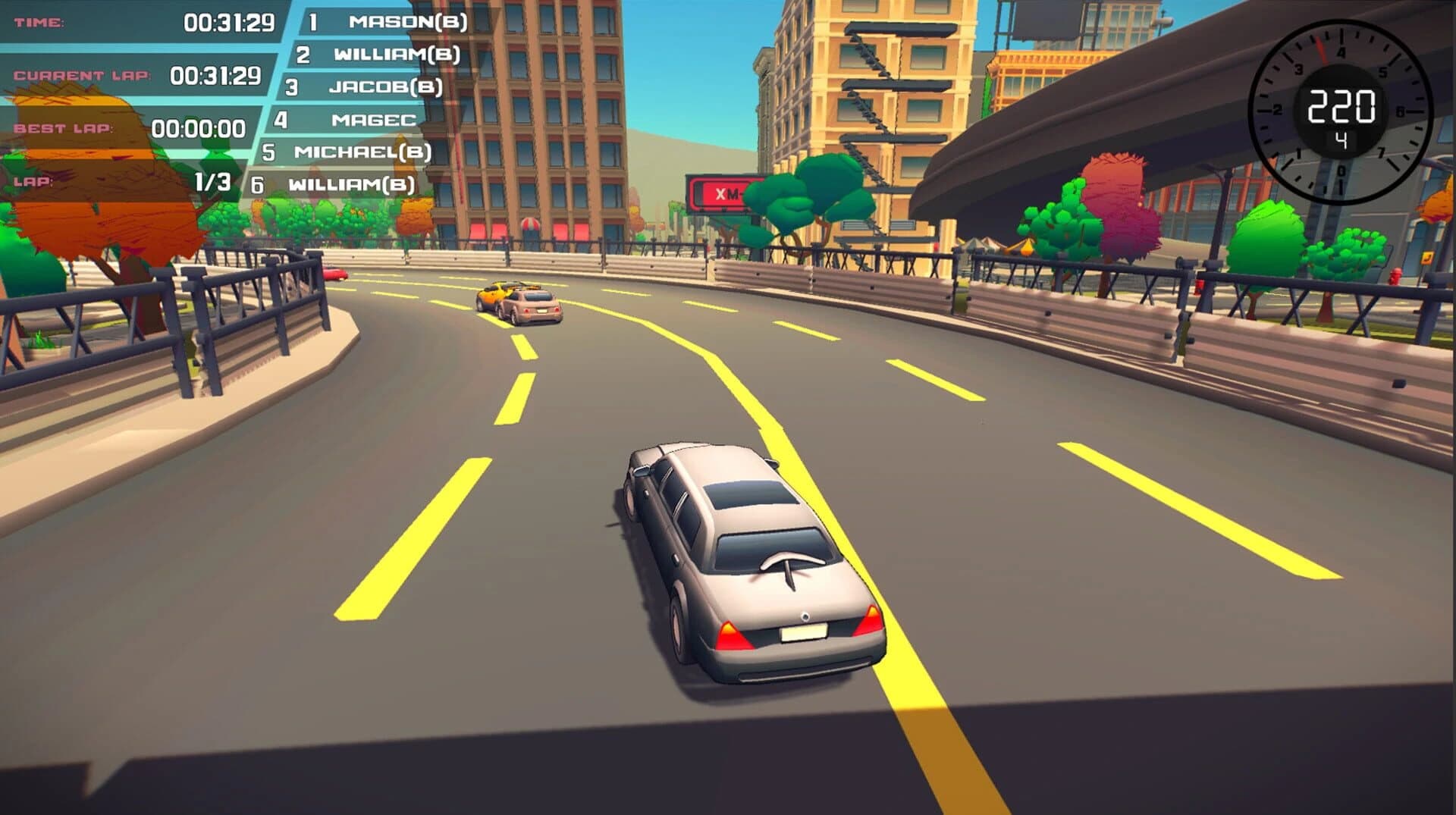The height and width of the screenshot is (815, 1456).
Task: Click the red needle on the tachometer
Action: click(1323, 49)
